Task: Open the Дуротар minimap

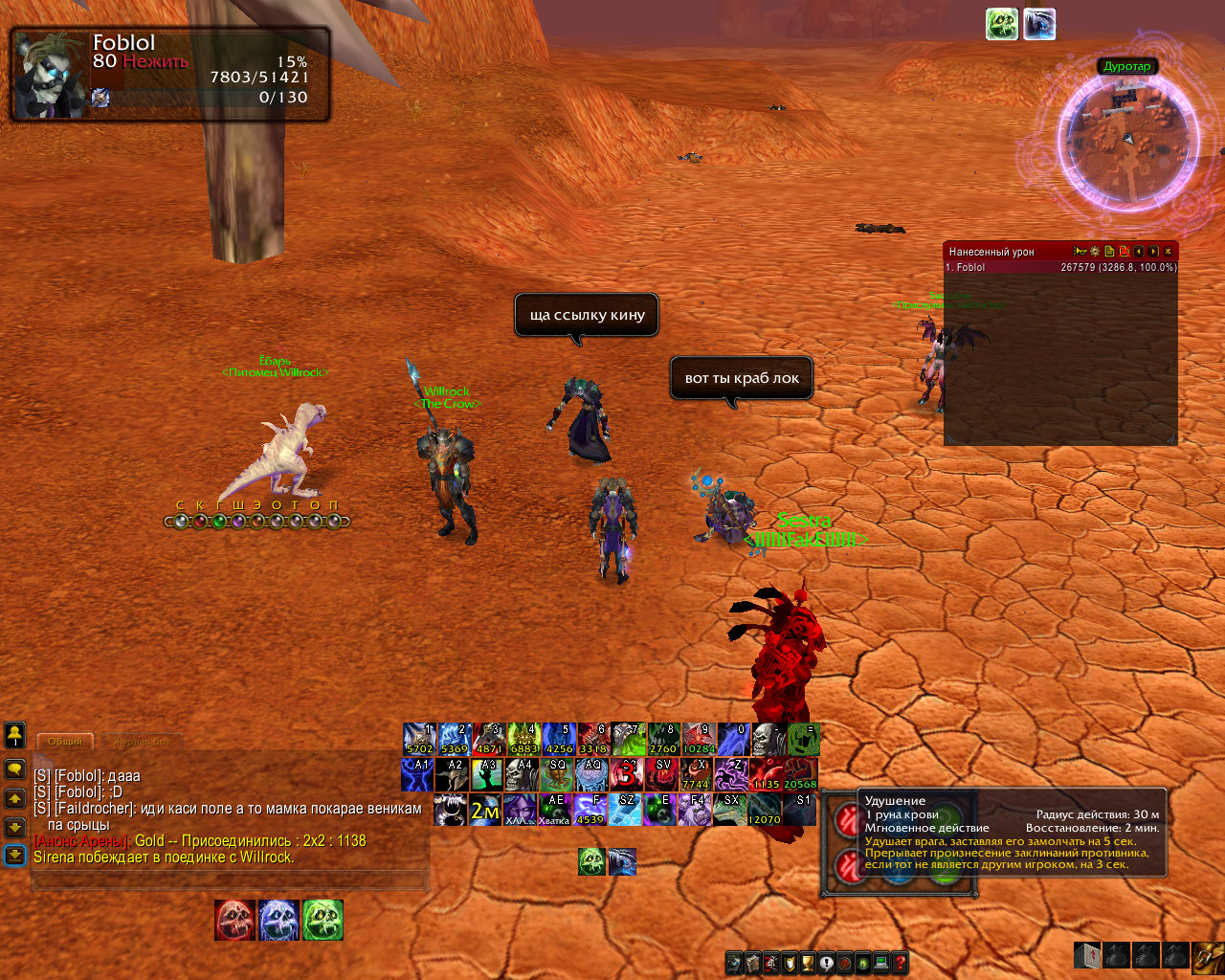Action: point(1128,141)
